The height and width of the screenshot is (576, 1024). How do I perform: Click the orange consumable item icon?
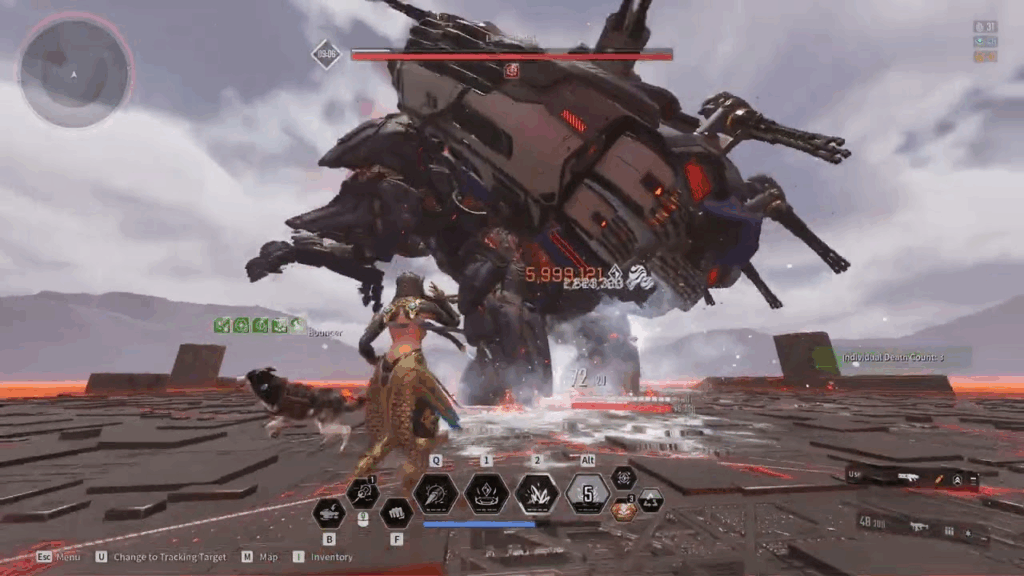(623, 510)
